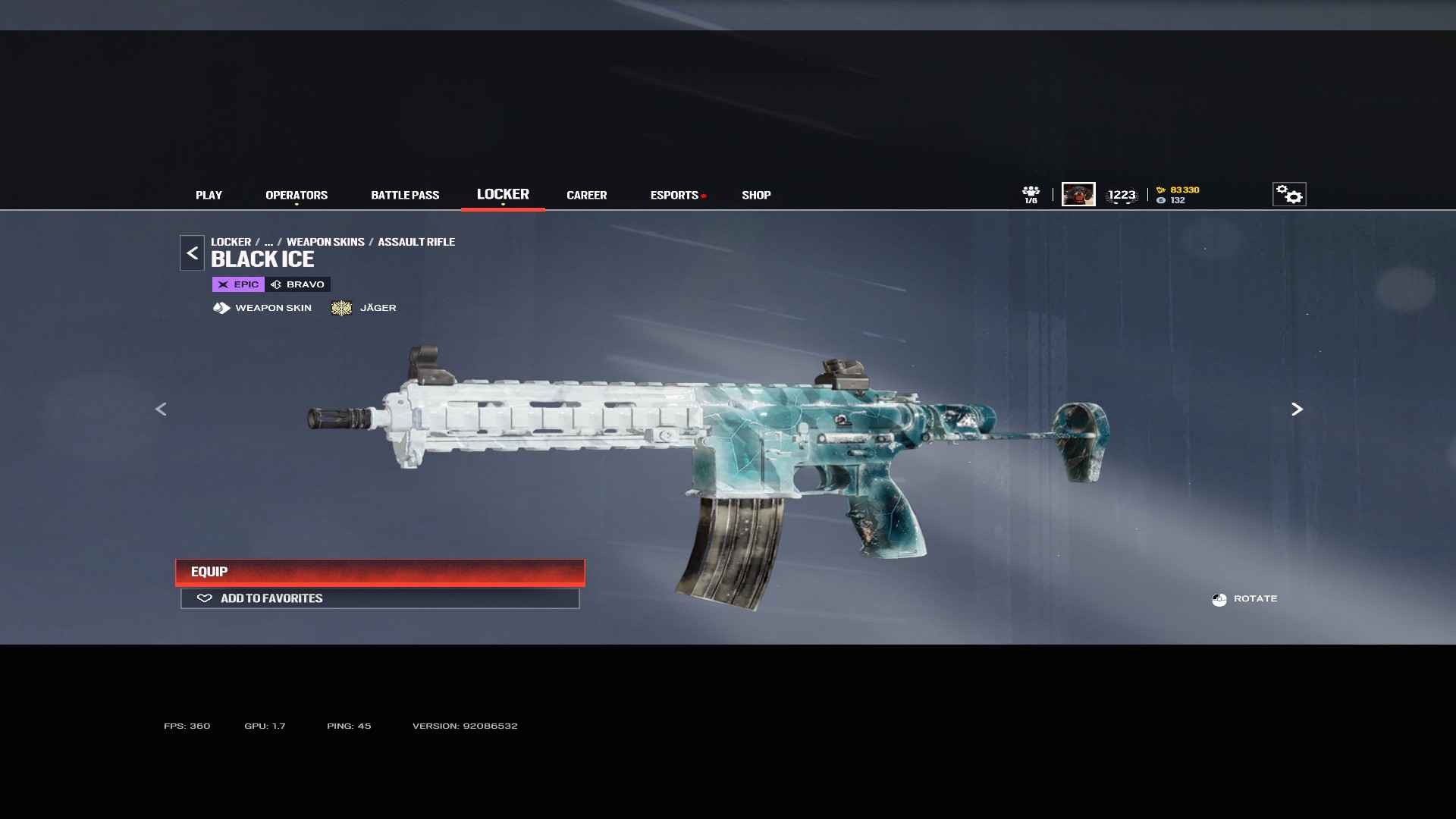Switch to the Operators tab
This screenshot has width=1456, height=819.
click(x=297, y=195)
